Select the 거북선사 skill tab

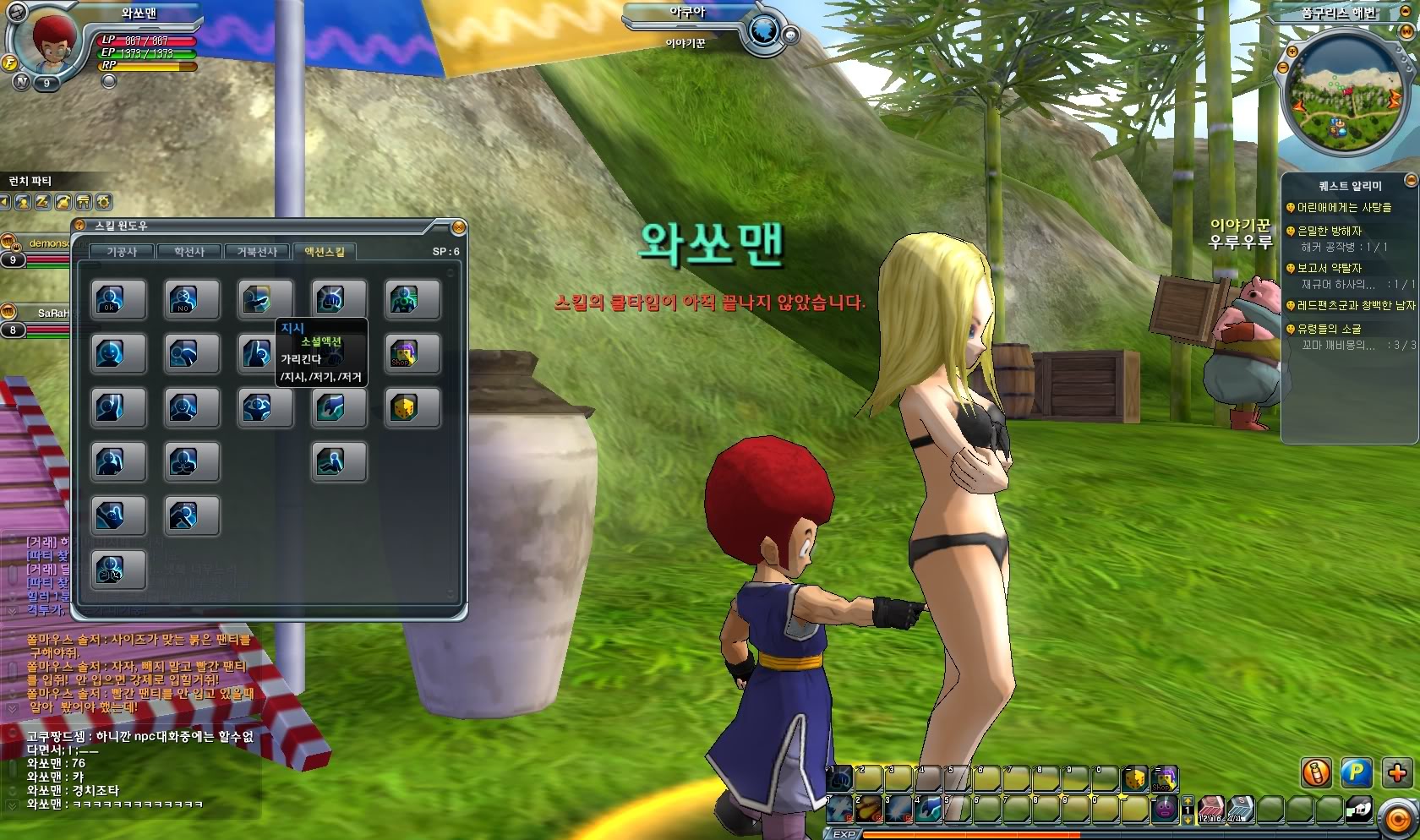coord(257,252)
